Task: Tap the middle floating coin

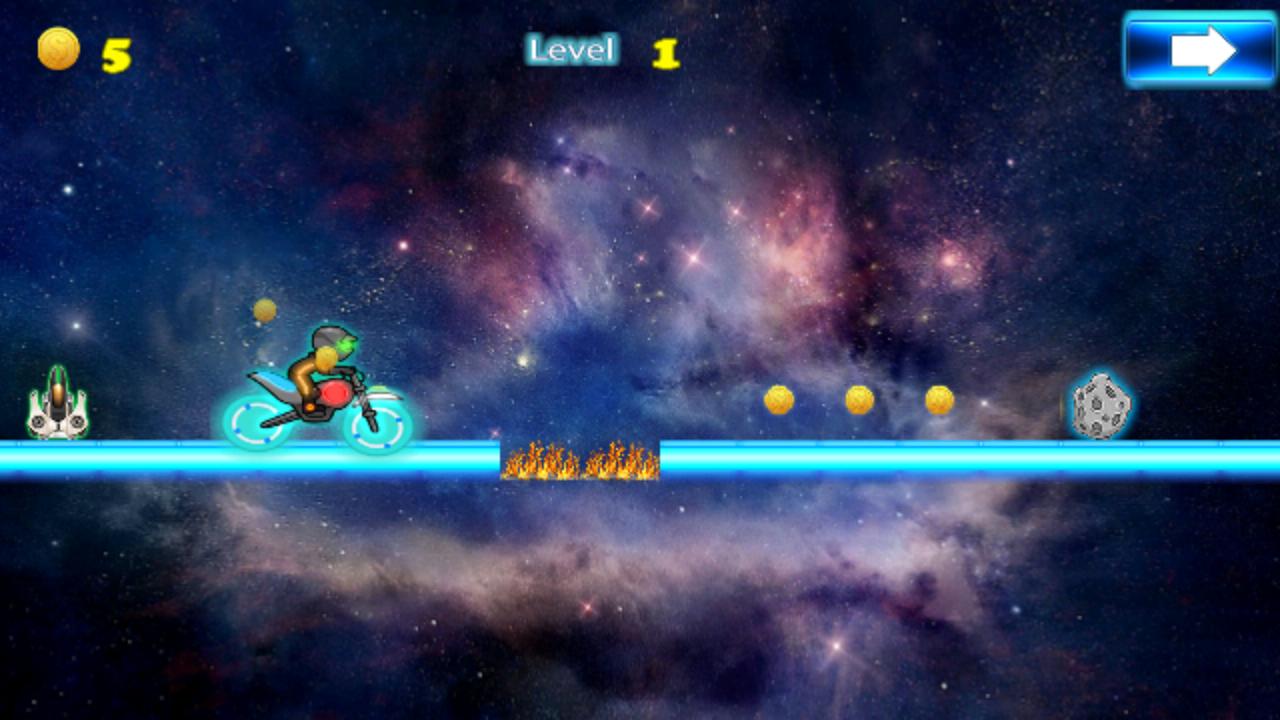Action: tap(858, 399)
